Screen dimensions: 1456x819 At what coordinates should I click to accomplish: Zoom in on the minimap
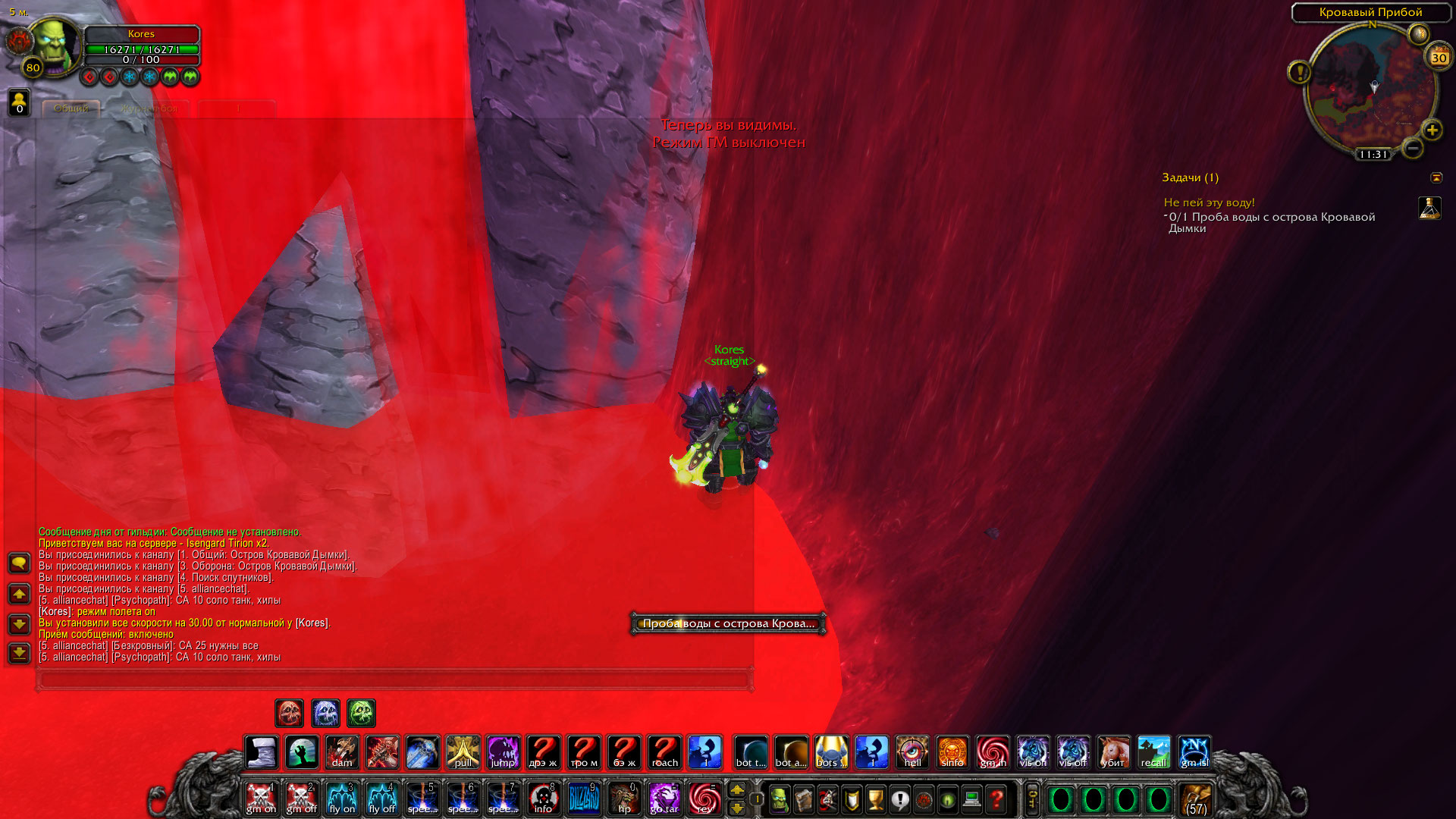tap(1432, 130)
